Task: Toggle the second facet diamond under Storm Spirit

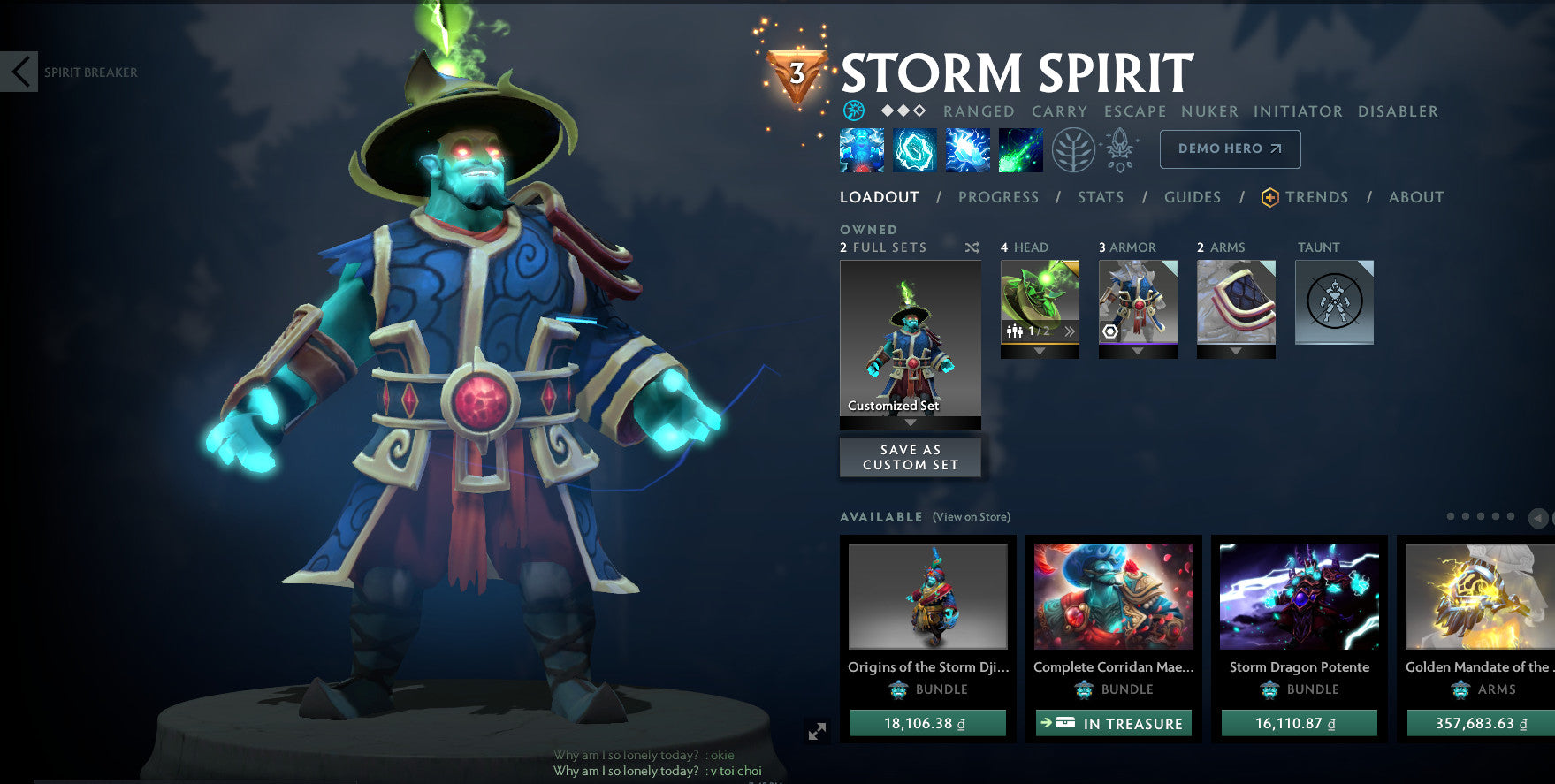Action: 903,111
